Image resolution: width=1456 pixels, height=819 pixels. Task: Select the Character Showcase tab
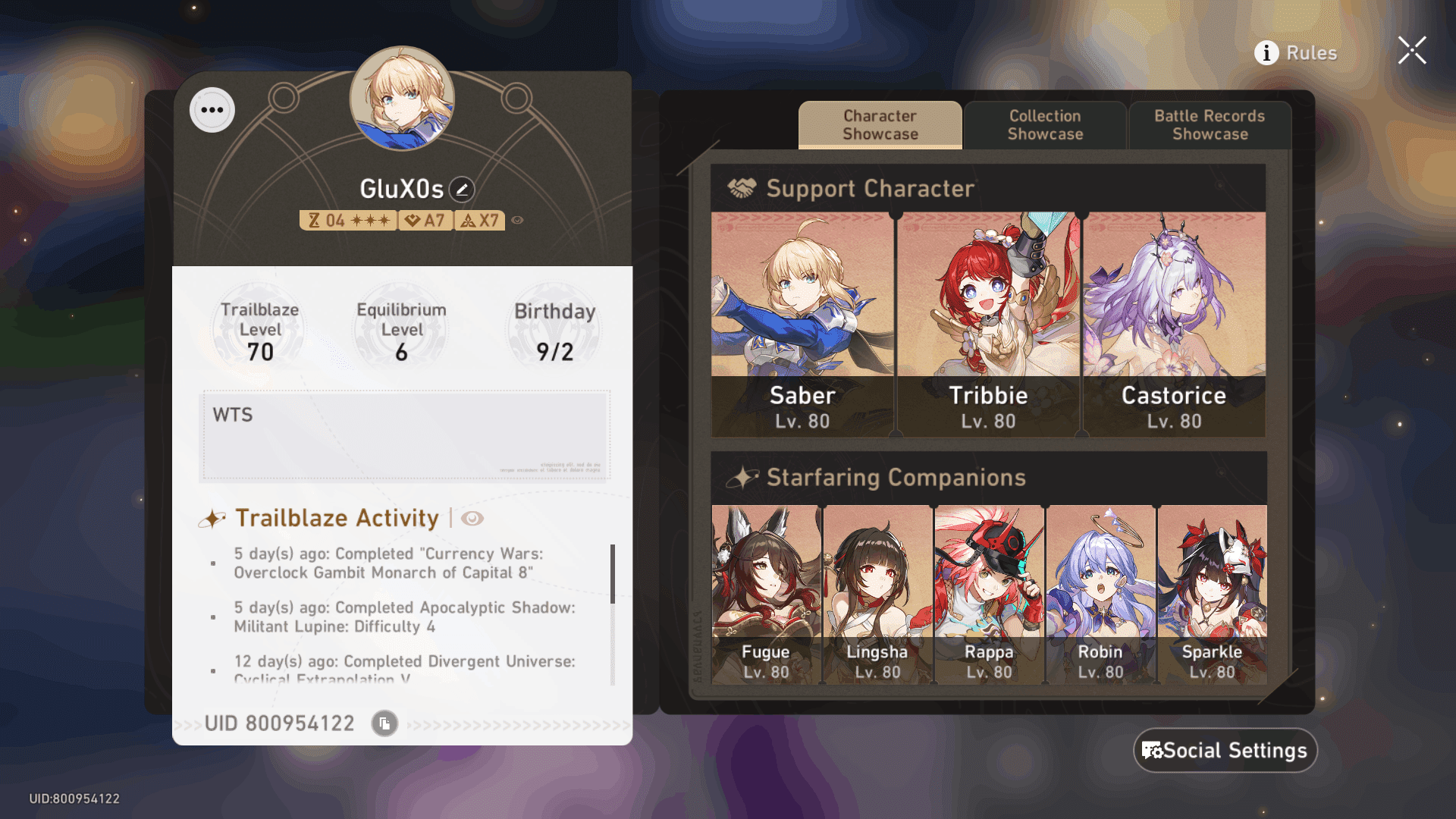(879, 124)
